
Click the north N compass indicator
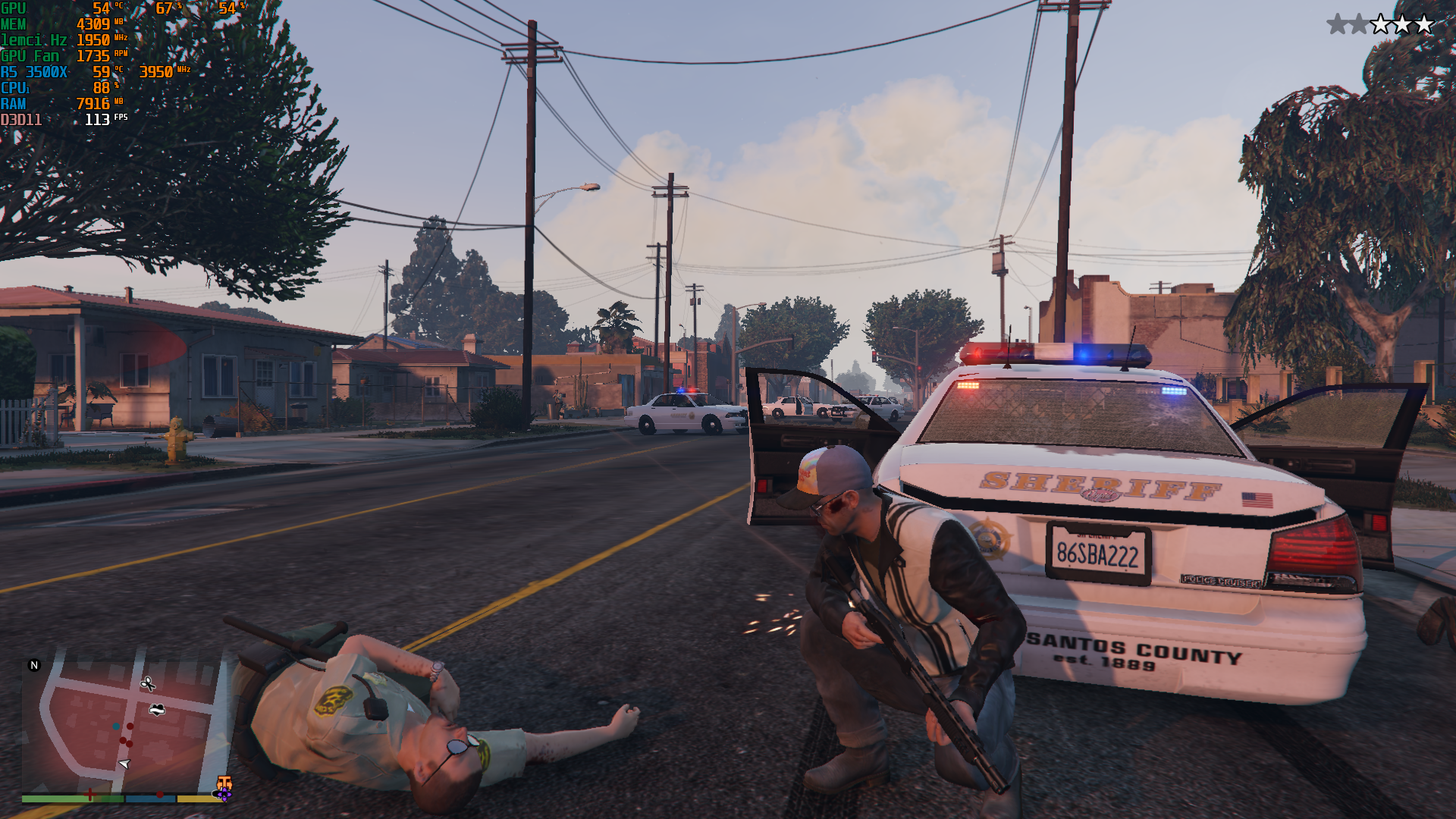tap(34, 665)
